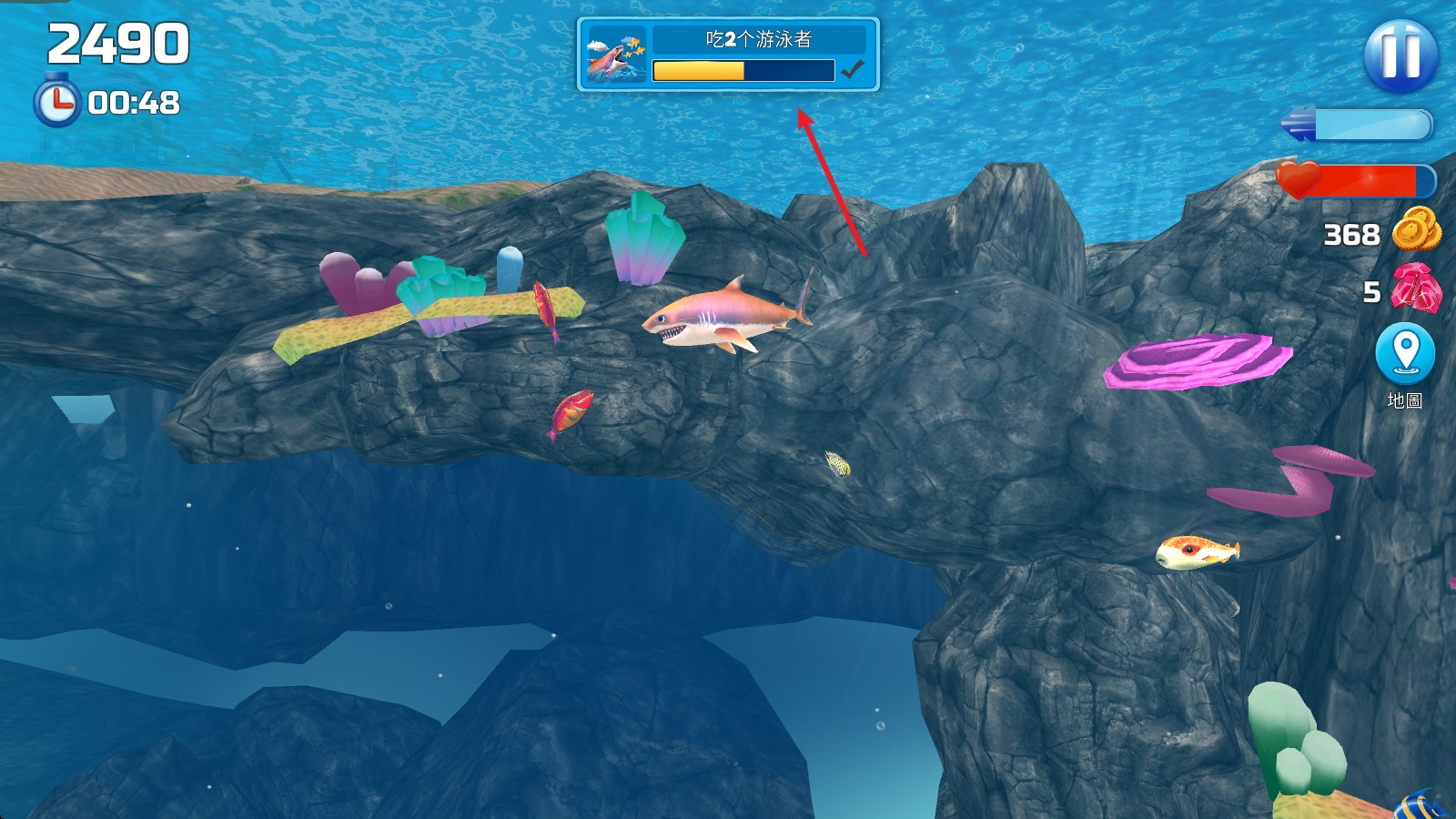Open the map via the 地圖 pin icon
The width and height of the screenshot is (1456, 819).
pos(1405,354)
